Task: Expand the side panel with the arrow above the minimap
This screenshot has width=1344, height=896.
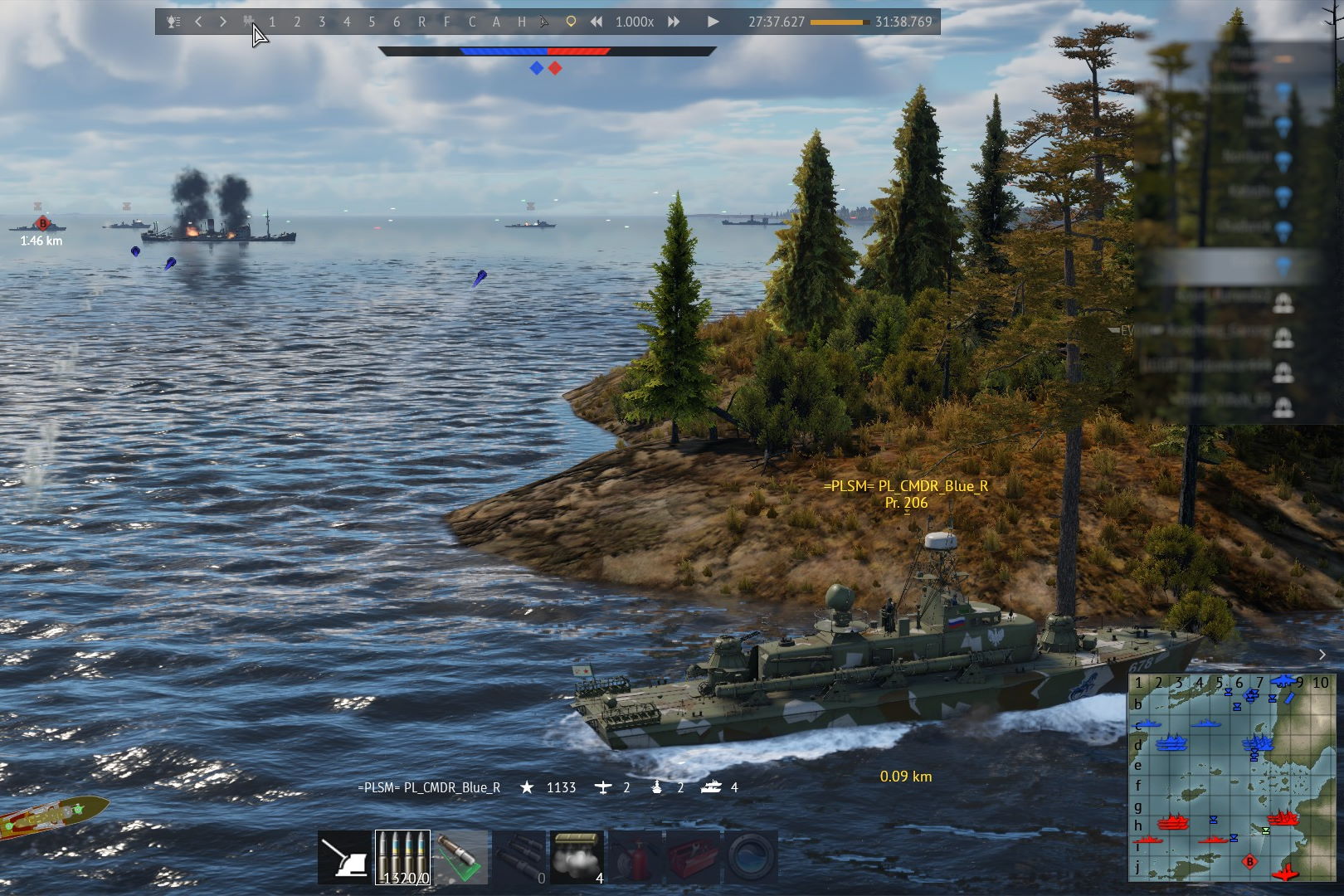Action: click(1322, 655)
